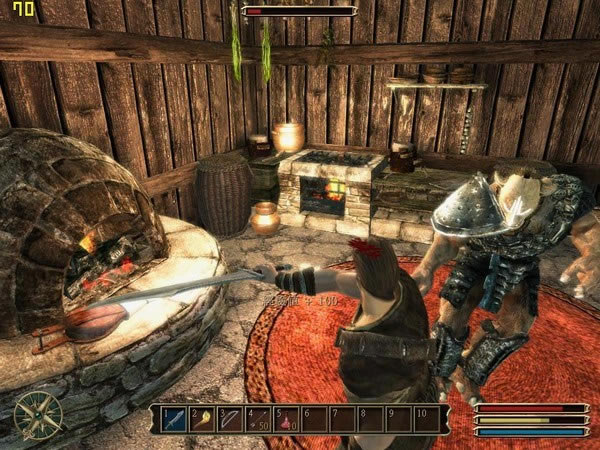Click the compass rose icon

click(38, 413)
